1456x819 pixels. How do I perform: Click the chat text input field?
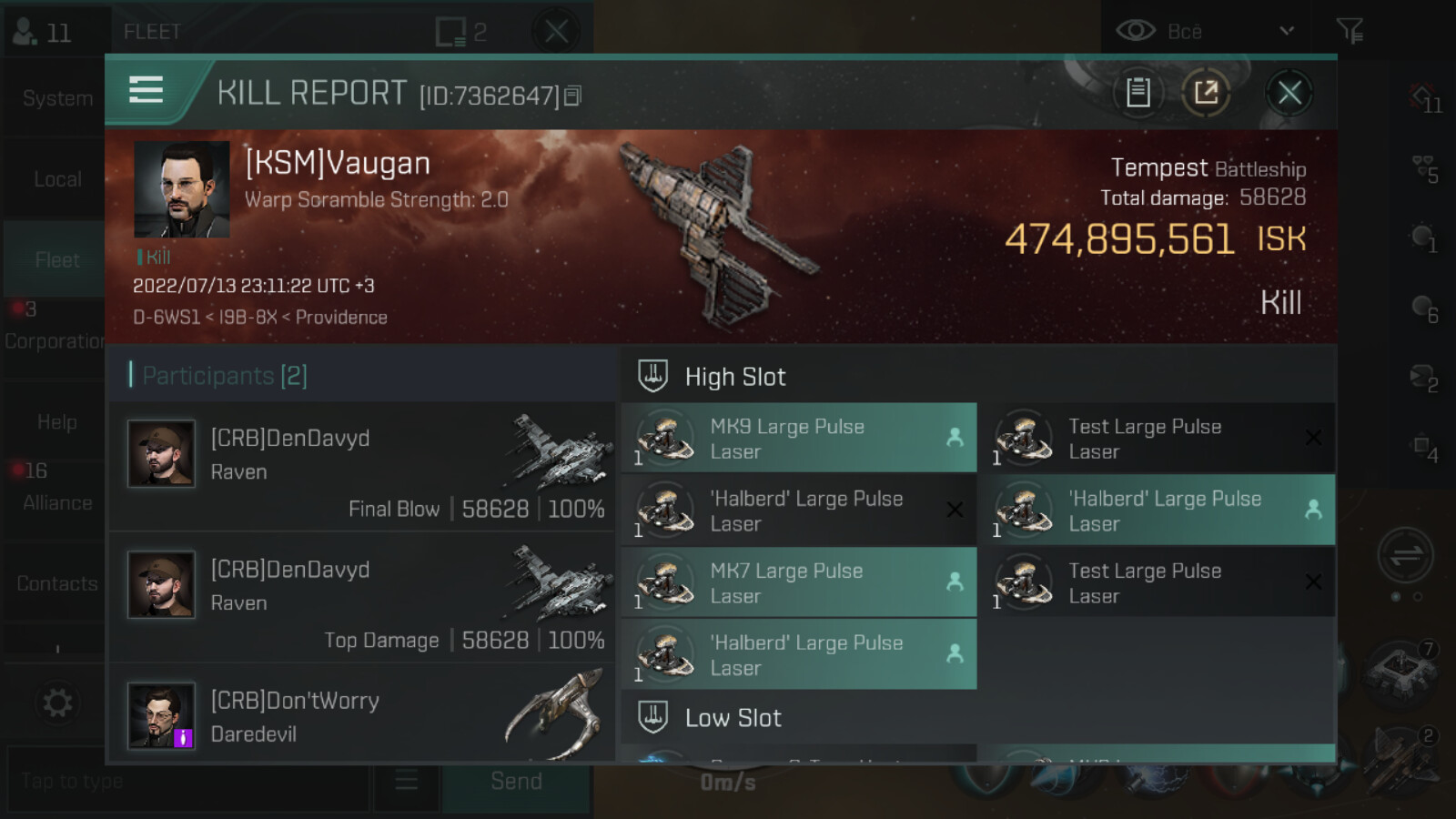click(187, 781)
